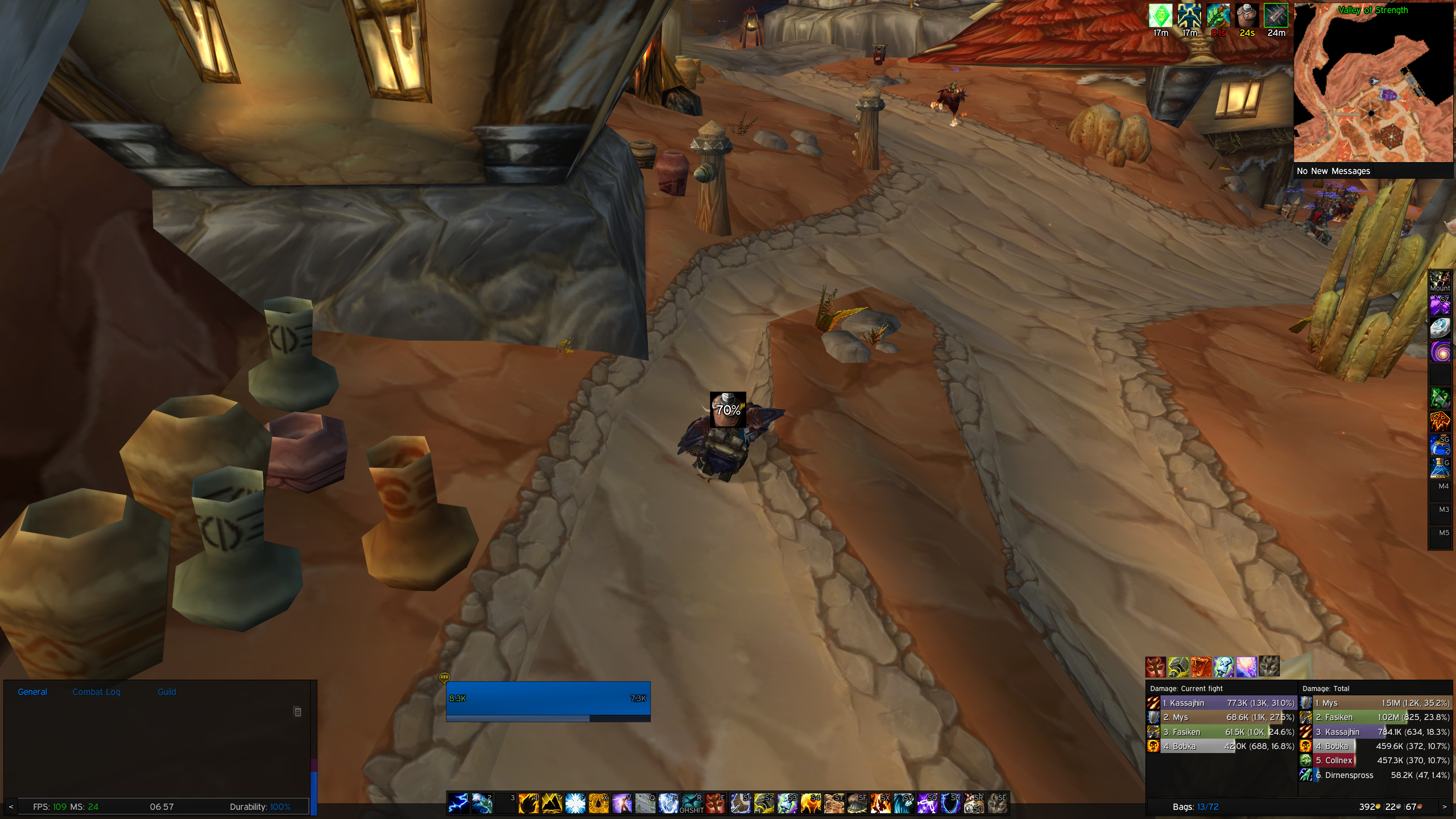Select the General chat tab

coord(32,692)
